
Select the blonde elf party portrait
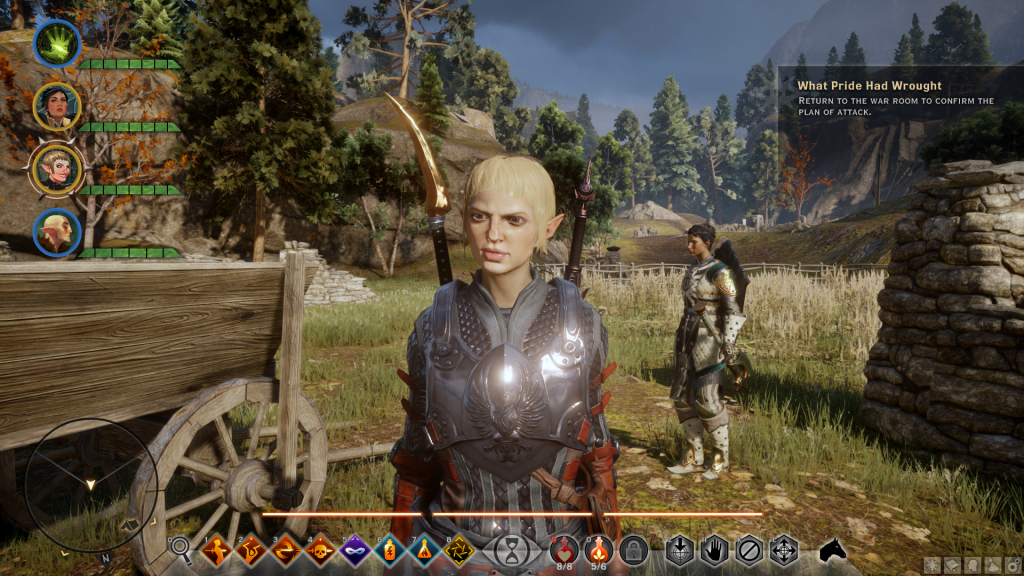(57, 169)
